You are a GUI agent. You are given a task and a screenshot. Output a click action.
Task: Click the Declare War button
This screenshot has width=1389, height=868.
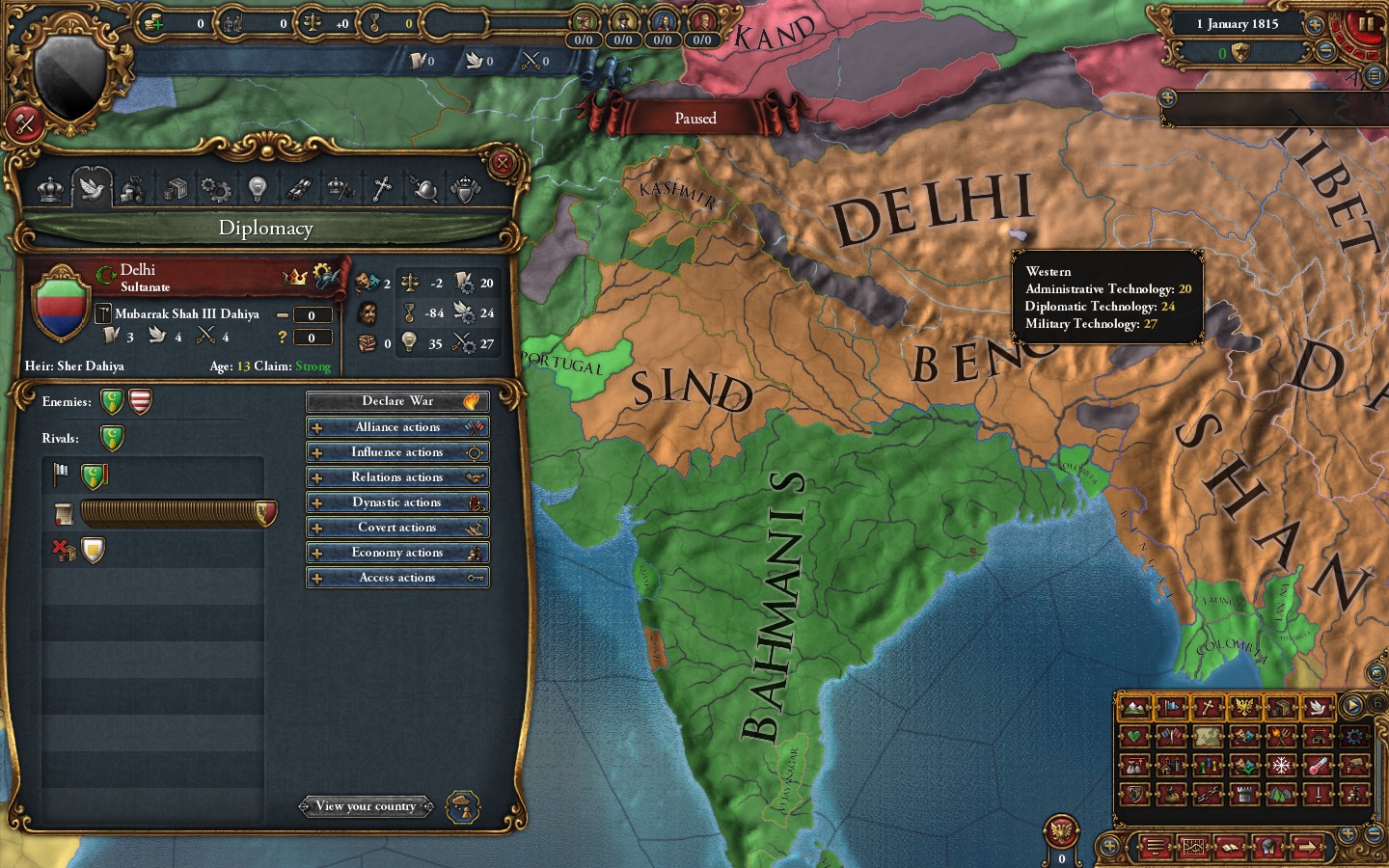click(397, 401)
